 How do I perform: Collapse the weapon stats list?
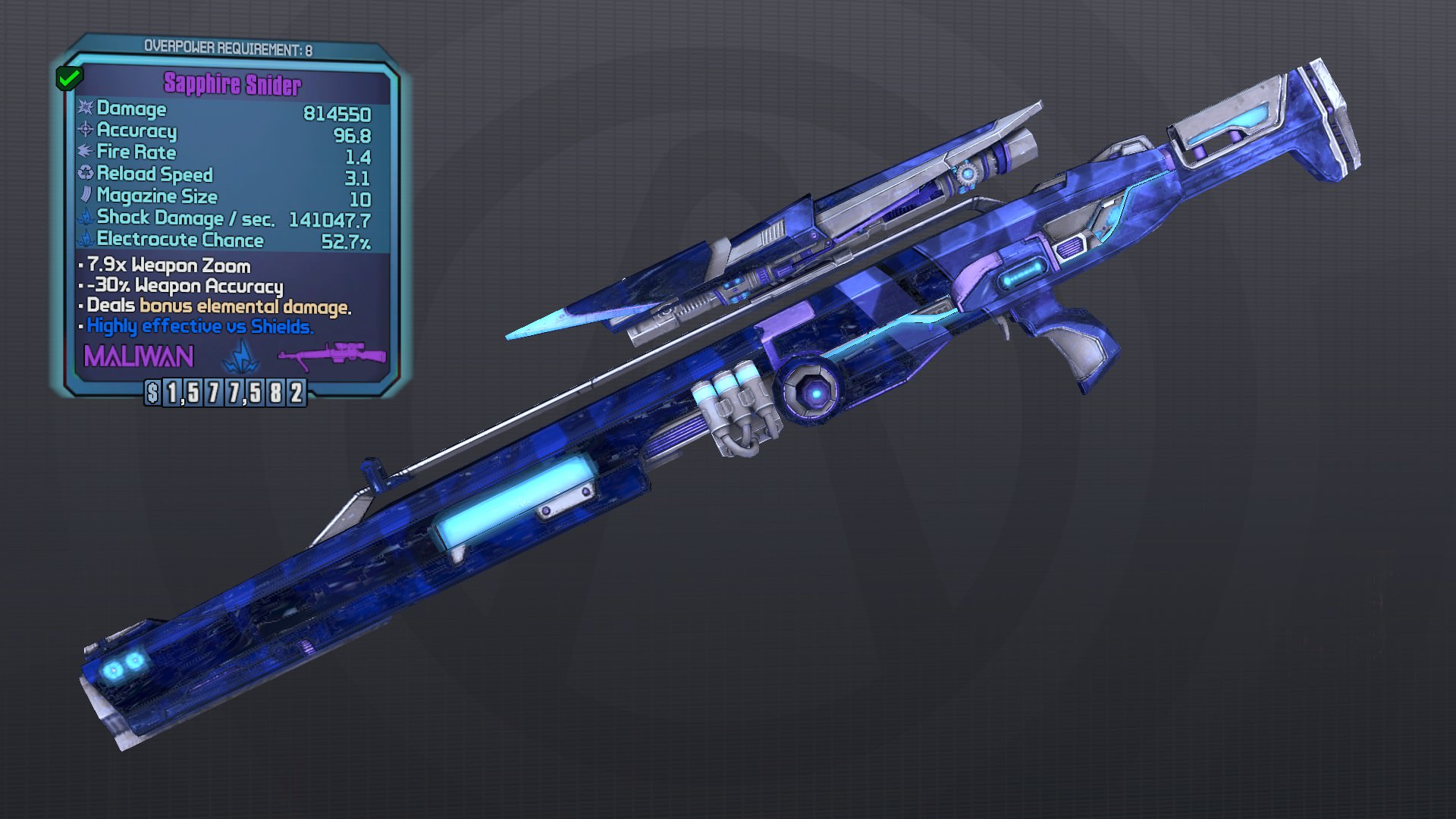point(227,174)
